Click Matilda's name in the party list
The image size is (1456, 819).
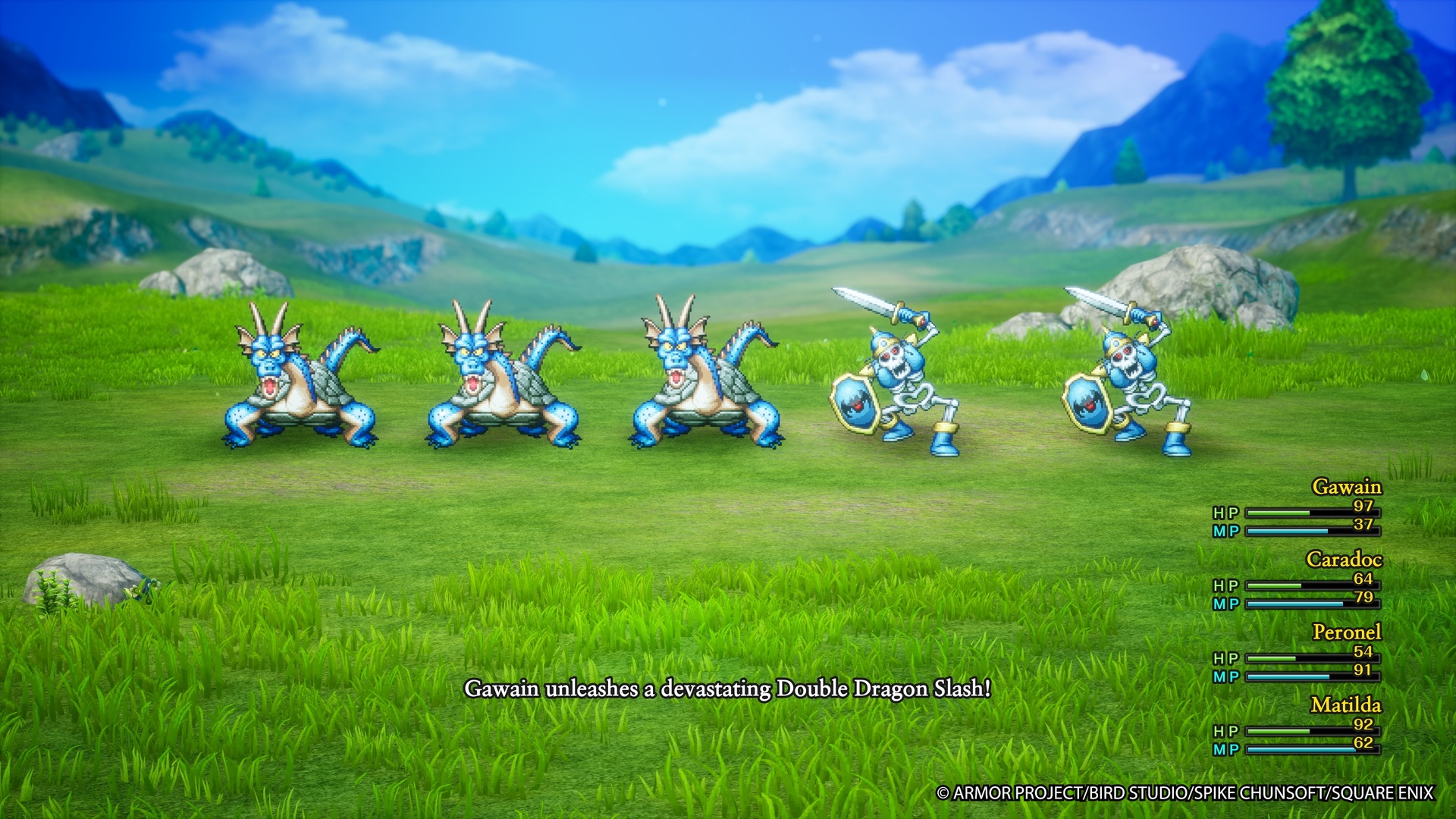[1345, 705]
